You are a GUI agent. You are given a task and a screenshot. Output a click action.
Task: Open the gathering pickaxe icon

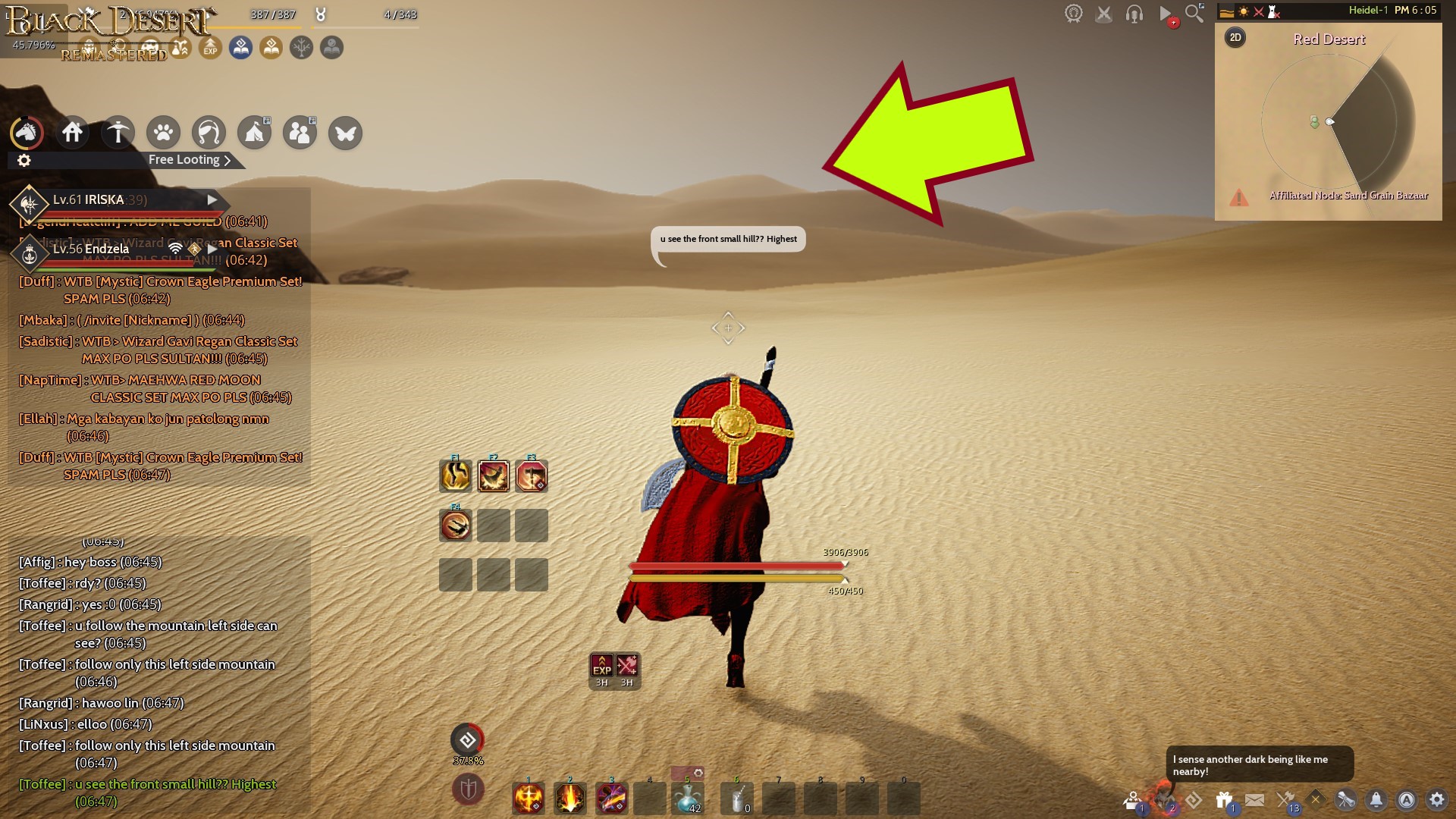point(118,132)
